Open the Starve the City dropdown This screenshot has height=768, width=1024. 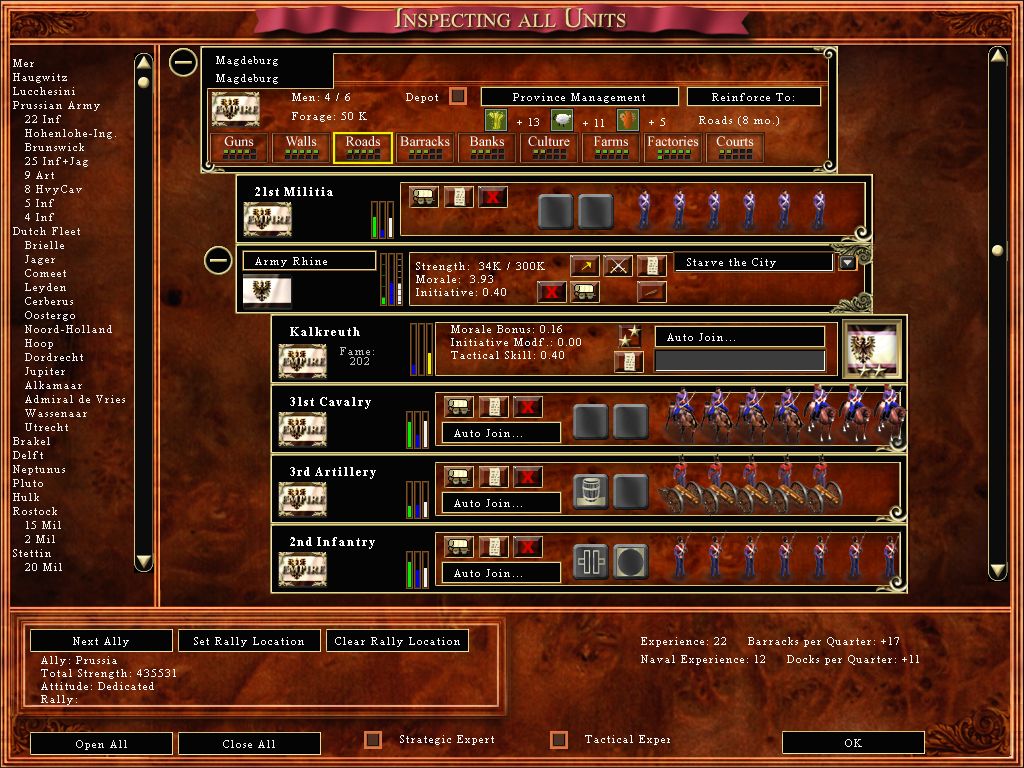tap(848, 263)
